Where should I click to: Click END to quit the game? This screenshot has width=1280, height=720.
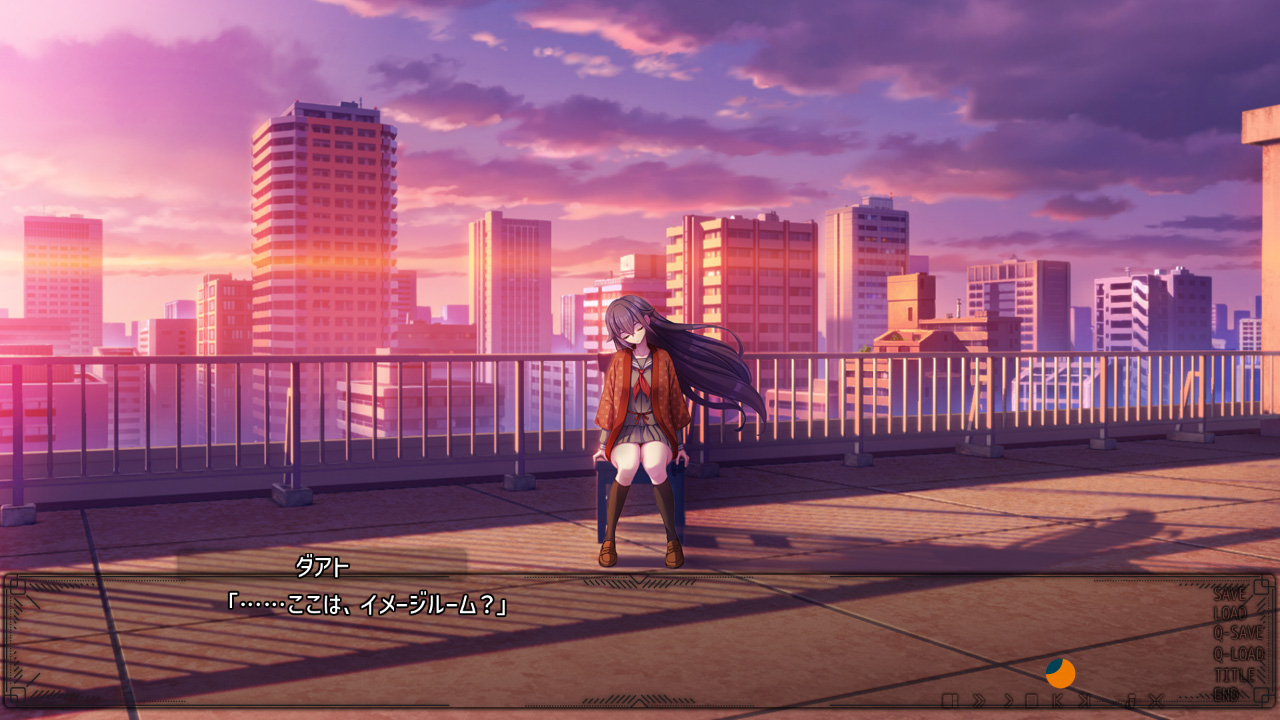(1226, 694)
